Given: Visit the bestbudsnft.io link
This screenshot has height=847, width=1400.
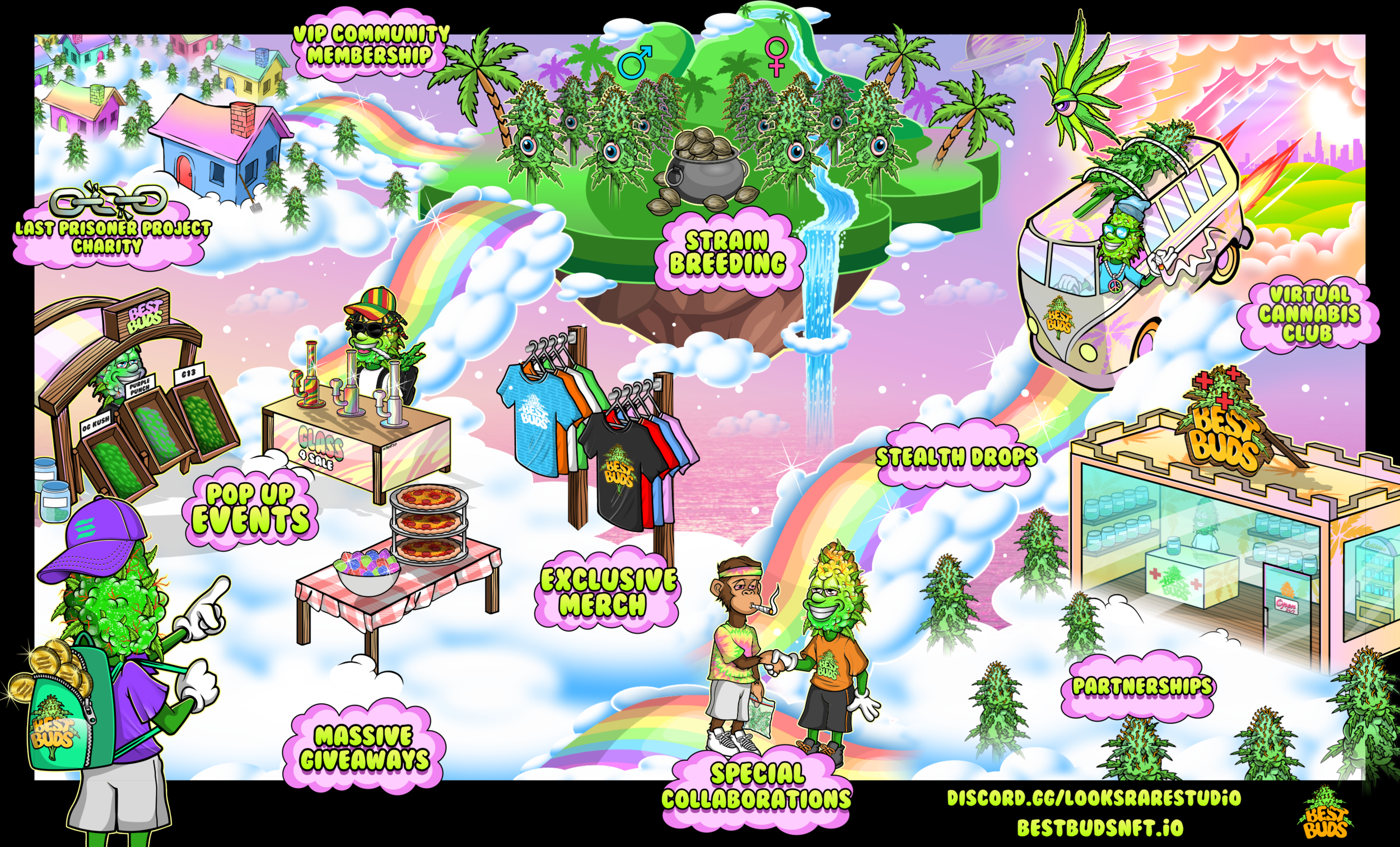Looking at the screenshot, I should click(1100, 827).
